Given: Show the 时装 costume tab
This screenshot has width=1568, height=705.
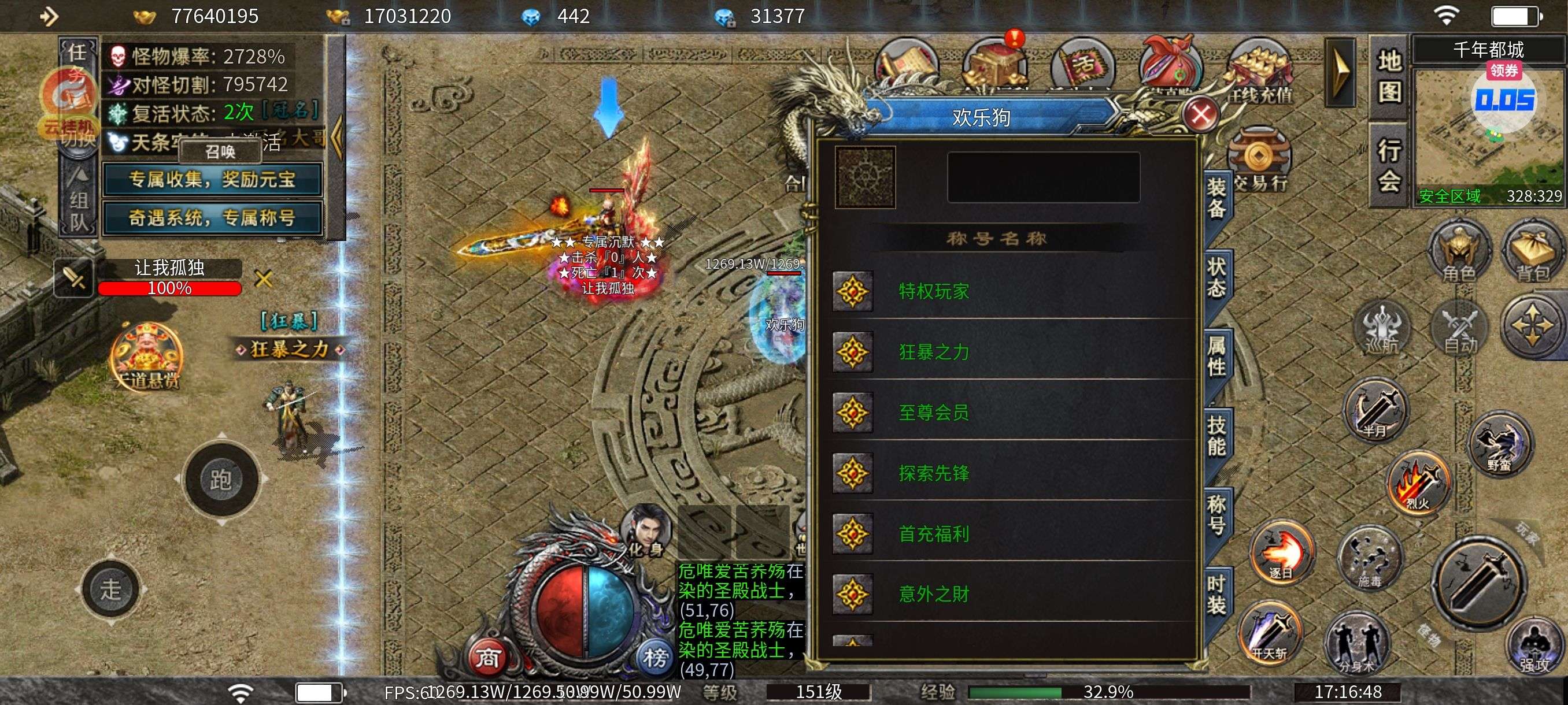Looking at the screenshot, I should tap(1217, 594).
